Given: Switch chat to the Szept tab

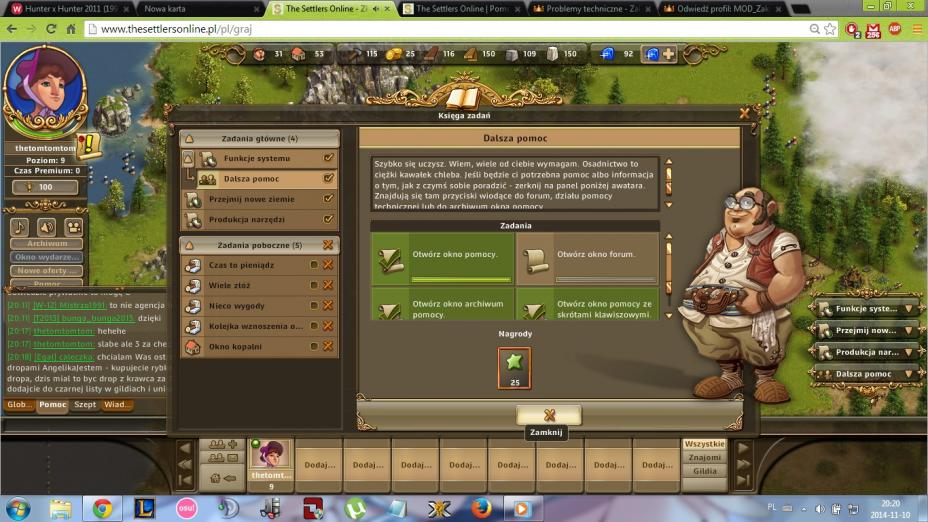Looking at the screenshot, I should tap(85, 405).
